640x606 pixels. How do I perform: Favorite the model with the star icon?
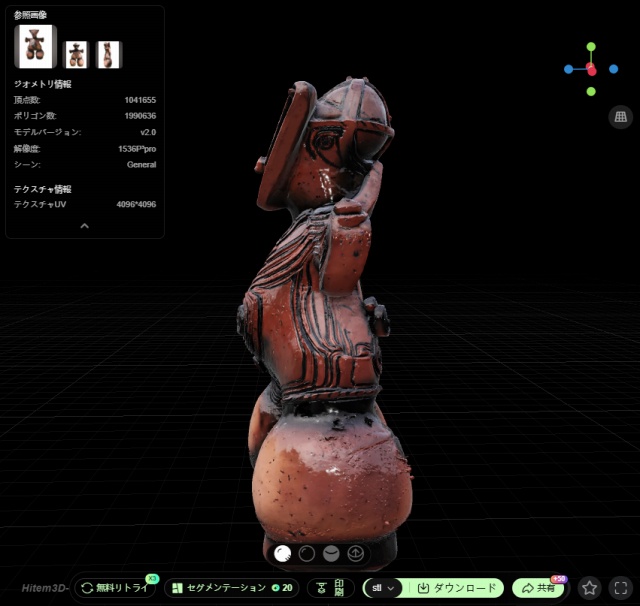click(x=590, y=588)
